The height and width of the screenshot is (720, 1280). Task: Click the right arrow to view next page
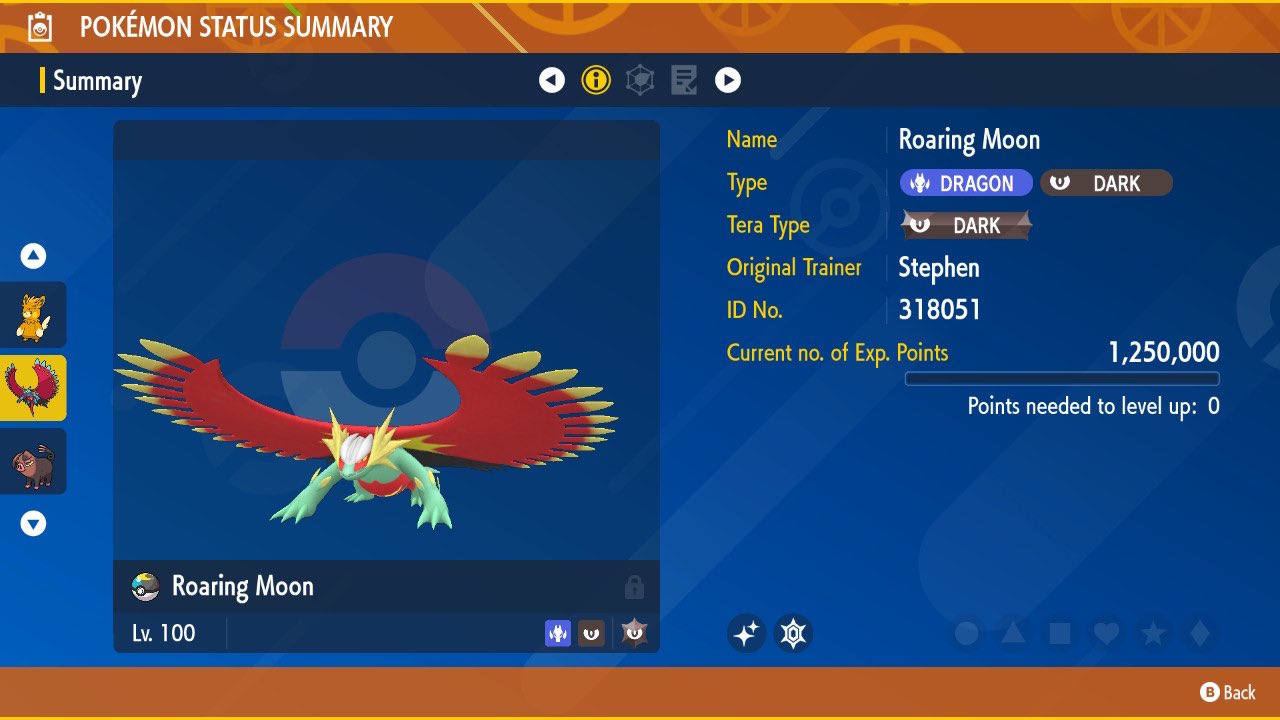(x=728, y=79)
